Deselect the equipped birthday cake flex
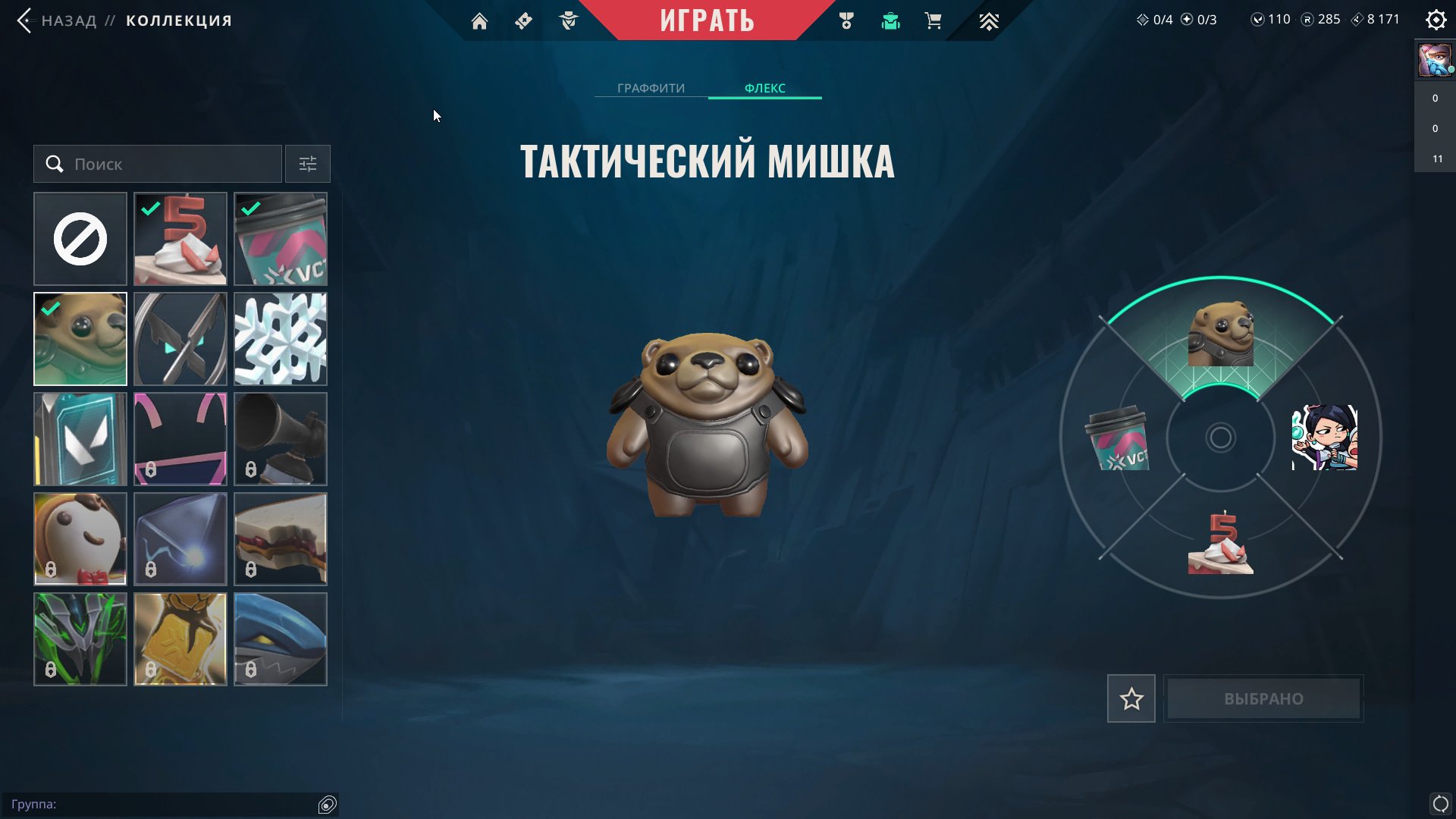Image resolution: width=1456 pixels, height=819 pixels. (x=180, y=238)
